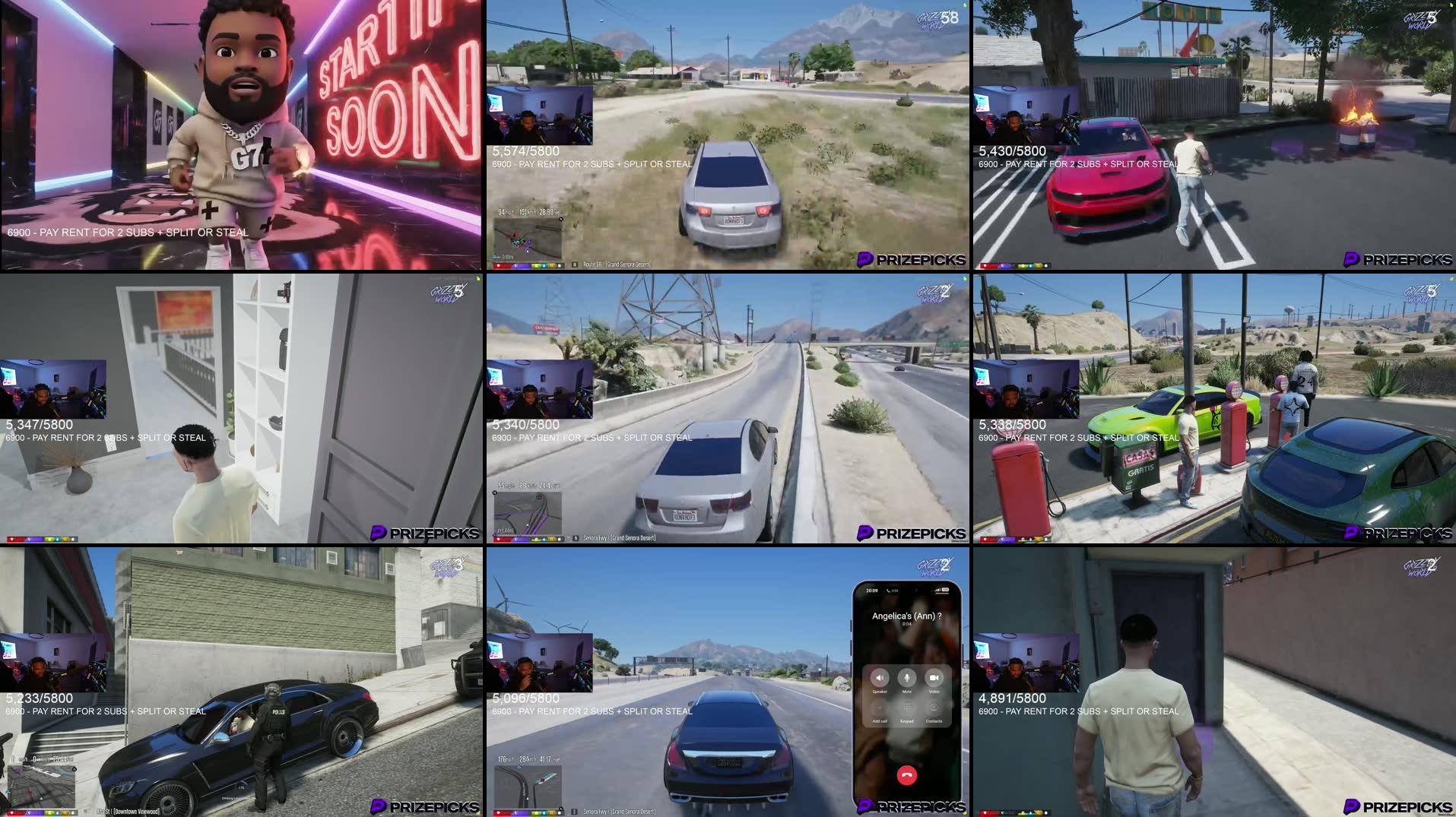Click the call duration timer 0:04

906,625
